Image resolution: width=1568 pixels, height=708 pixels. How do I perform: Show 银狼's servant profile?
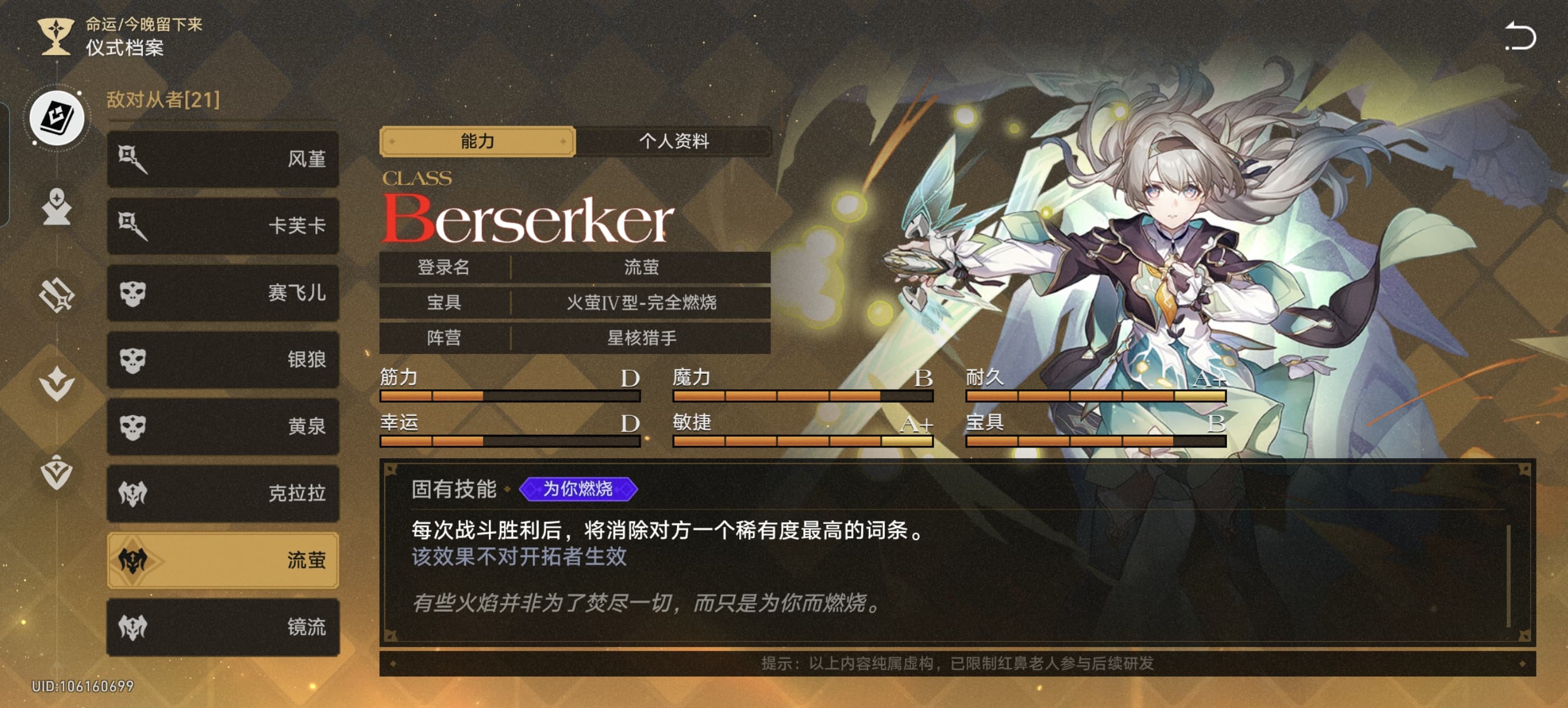223,360
